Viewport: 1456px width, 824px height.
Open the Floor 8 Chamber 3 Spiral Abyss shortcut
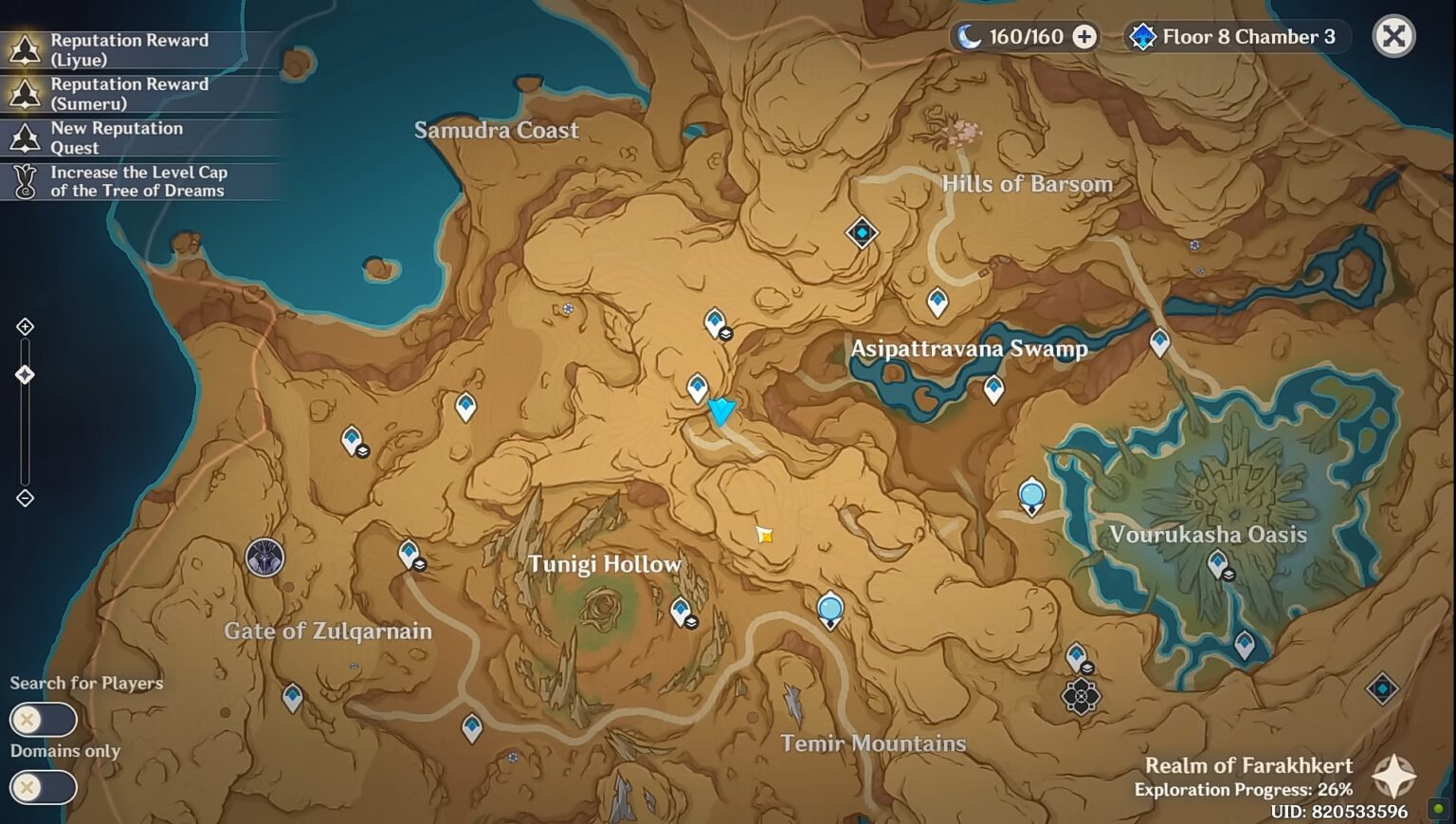[1234, 37]
